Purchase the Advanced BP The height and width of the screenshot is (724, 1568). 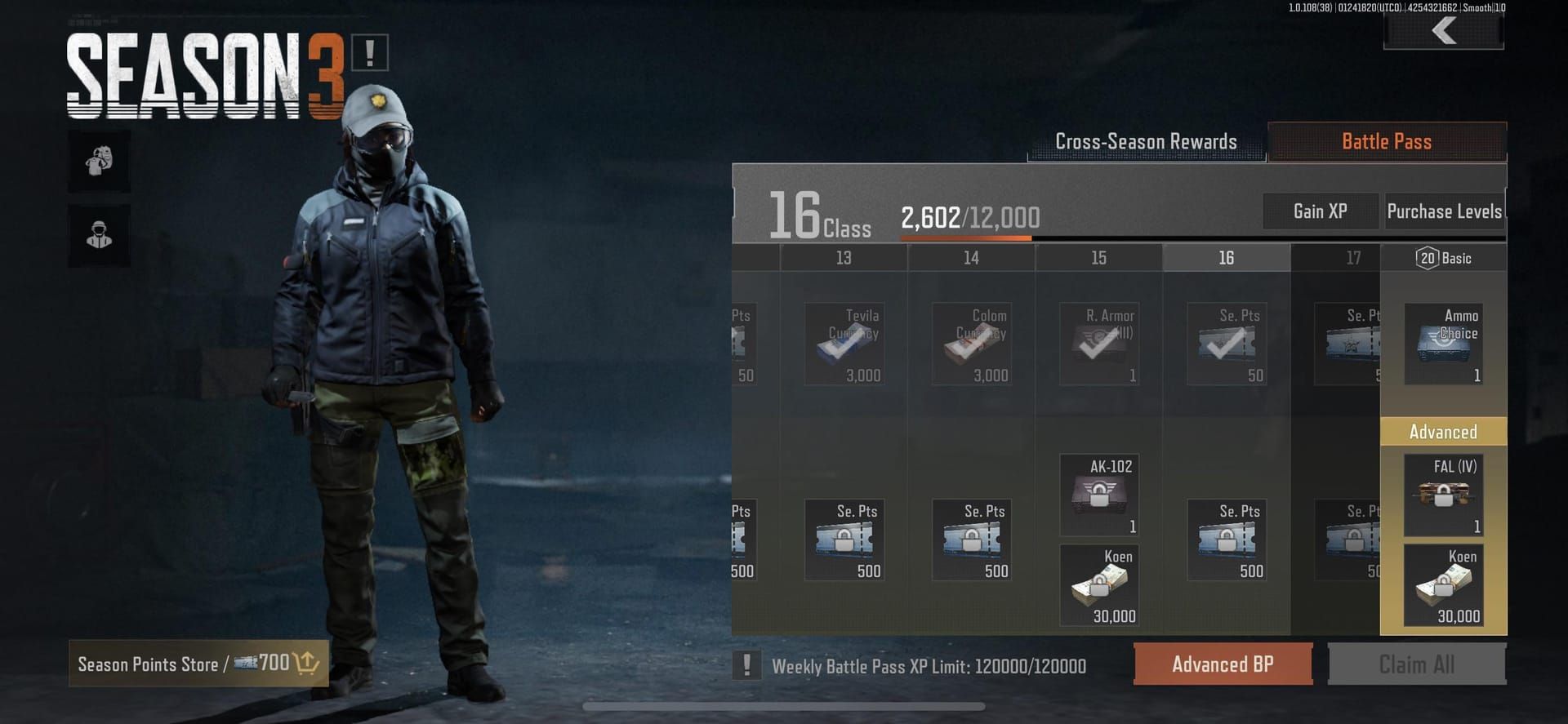coord(1223,664)
